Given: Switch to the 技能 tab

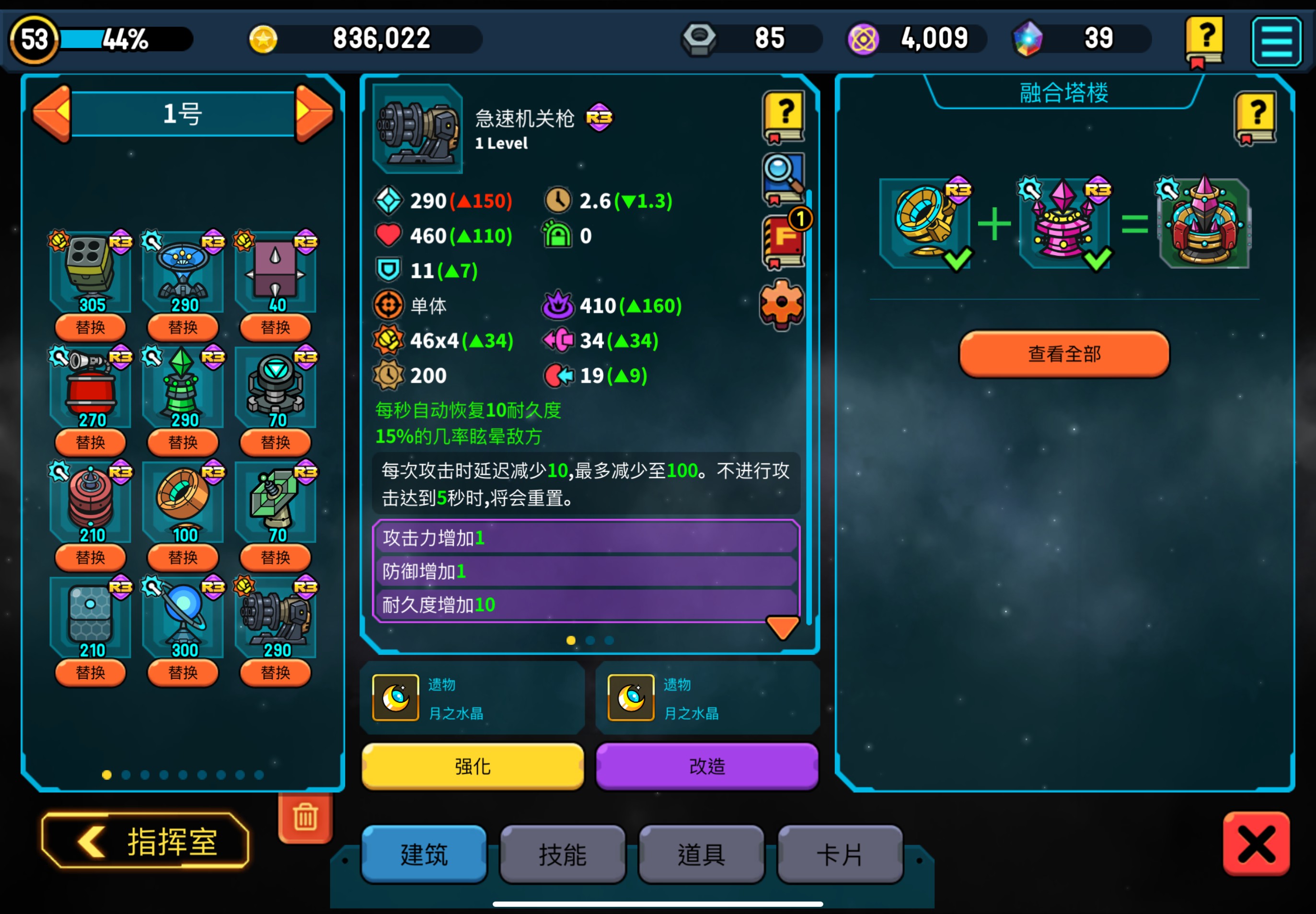Looking at the screenshot, I should click(x=562, y=853).
